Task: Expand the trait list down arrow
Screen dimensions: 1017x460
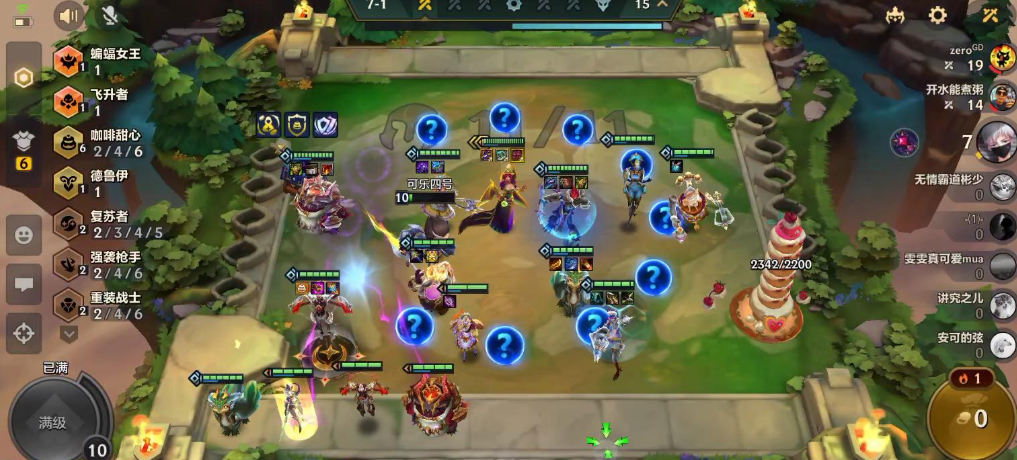Action: coord(69,333)
